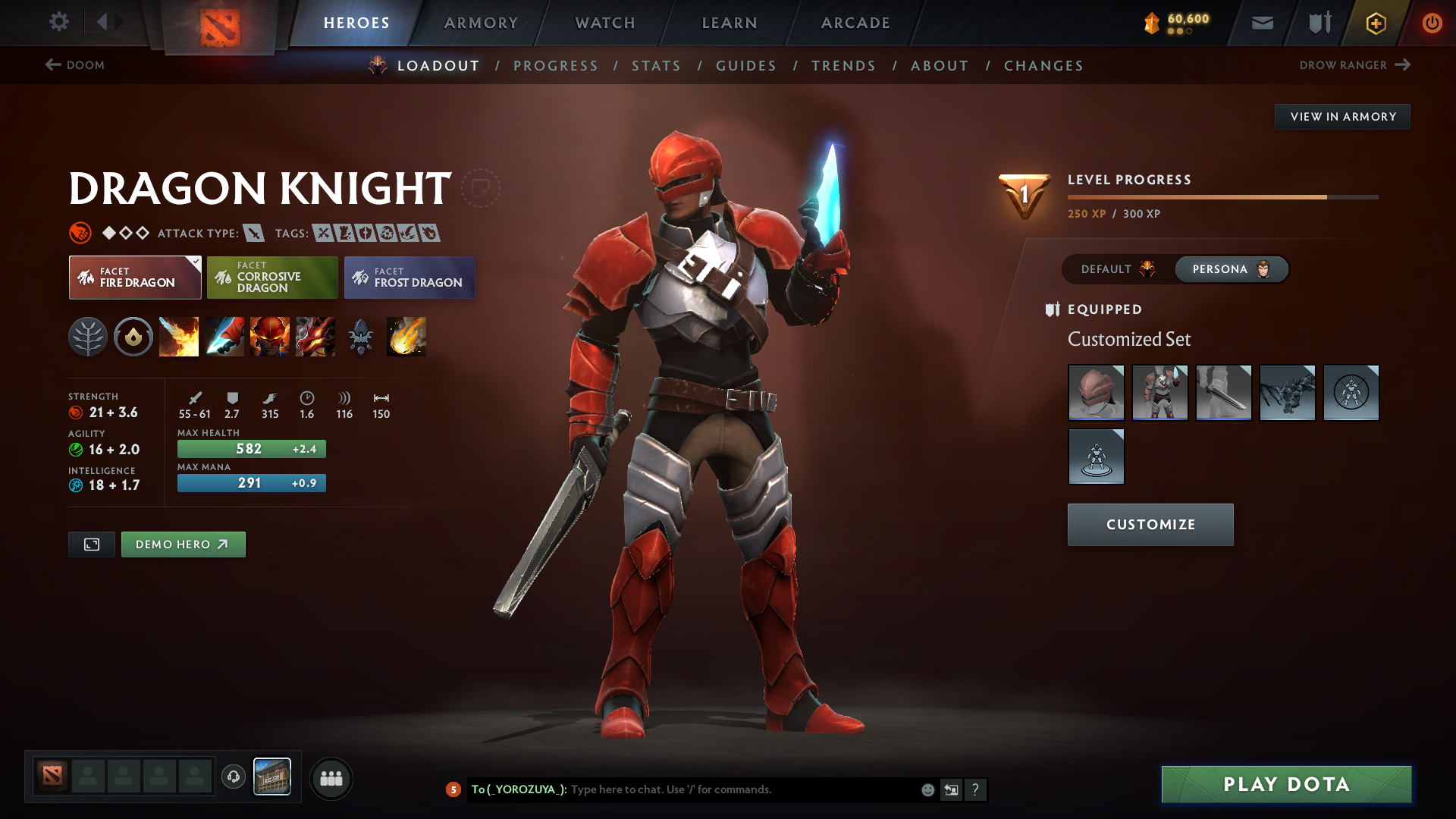Open the Watch tab
This screenshot has height=819, width=1456.
point(605,23)
